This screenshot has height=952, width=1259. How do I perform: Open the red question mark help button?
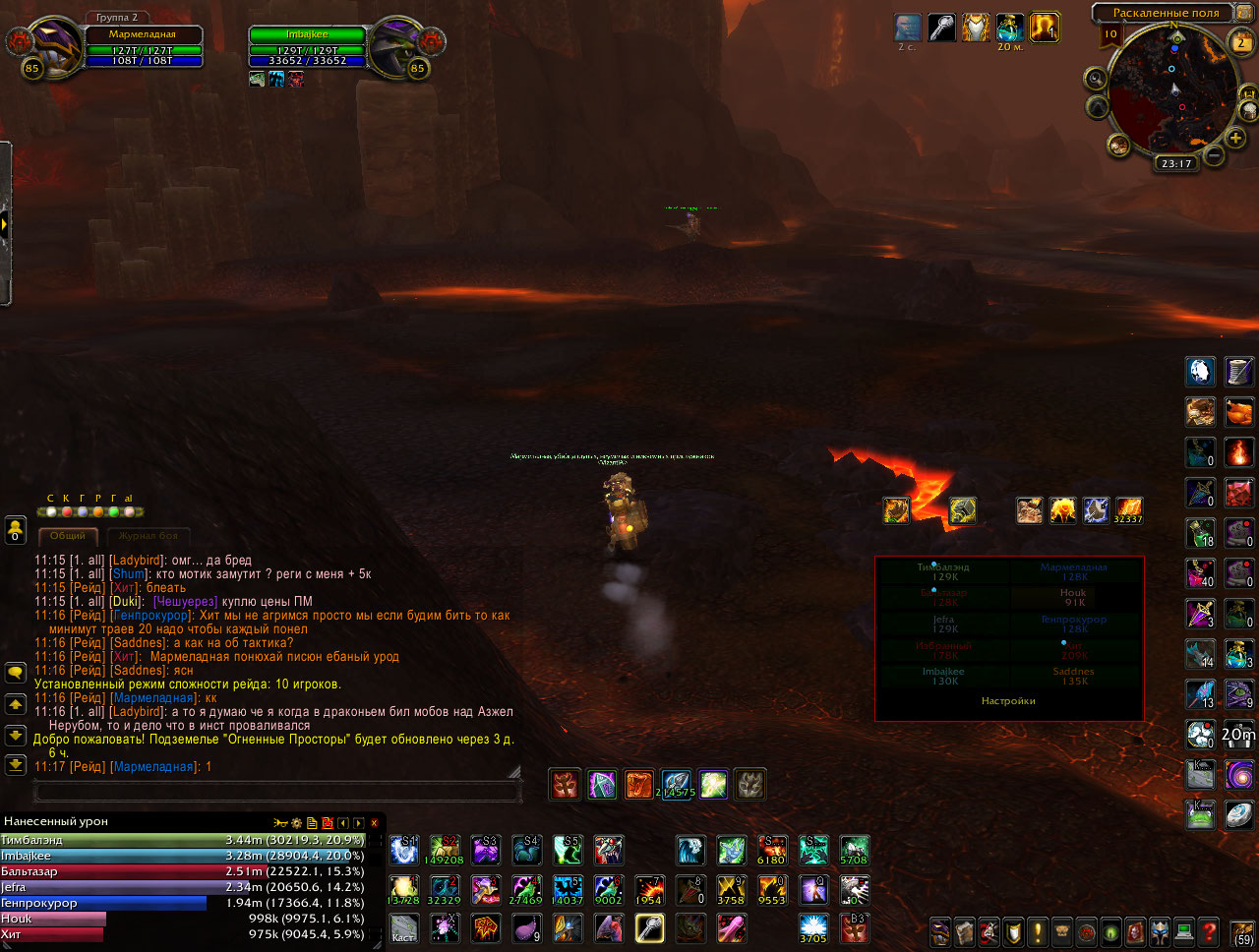1209,930
